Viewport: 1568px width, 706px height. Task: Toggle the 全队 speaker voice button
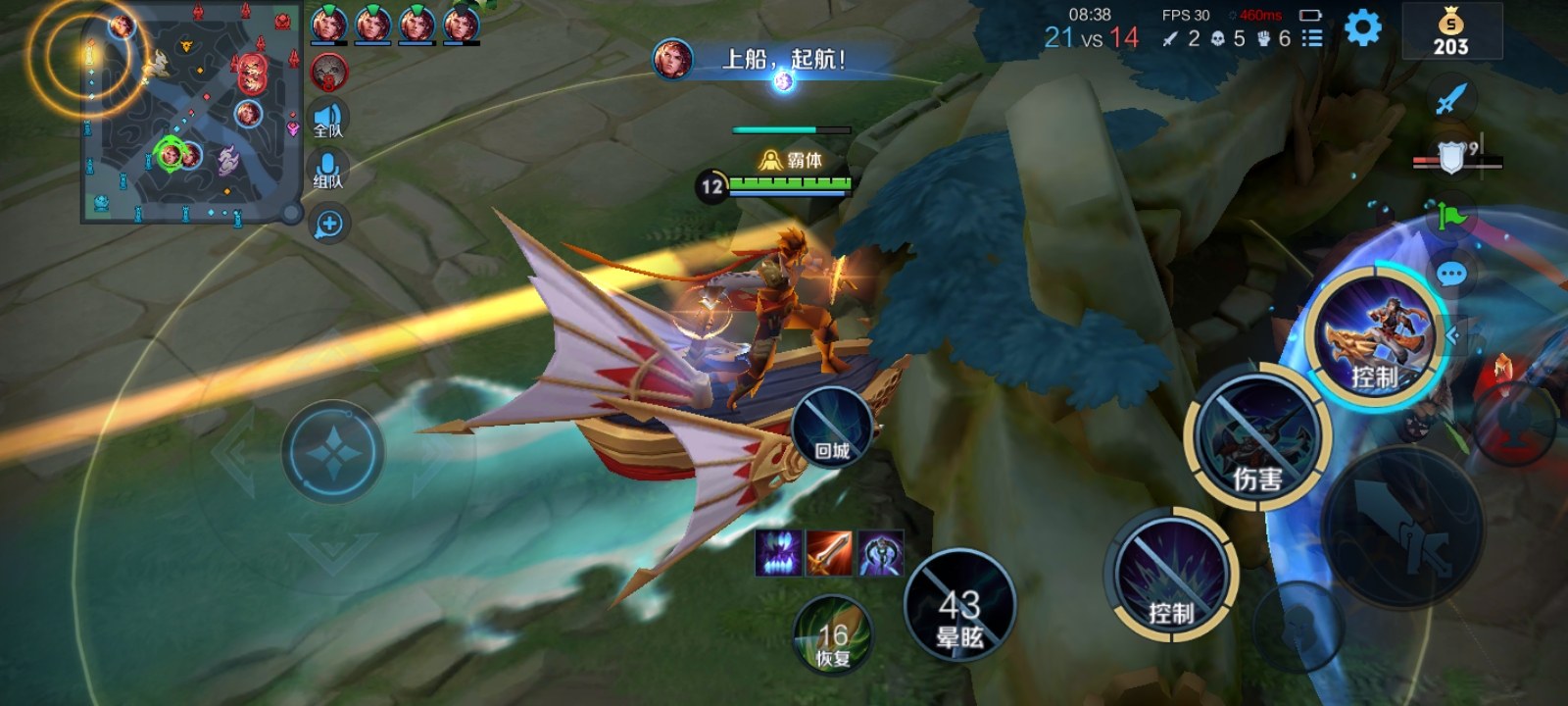[x=328, y=120]
